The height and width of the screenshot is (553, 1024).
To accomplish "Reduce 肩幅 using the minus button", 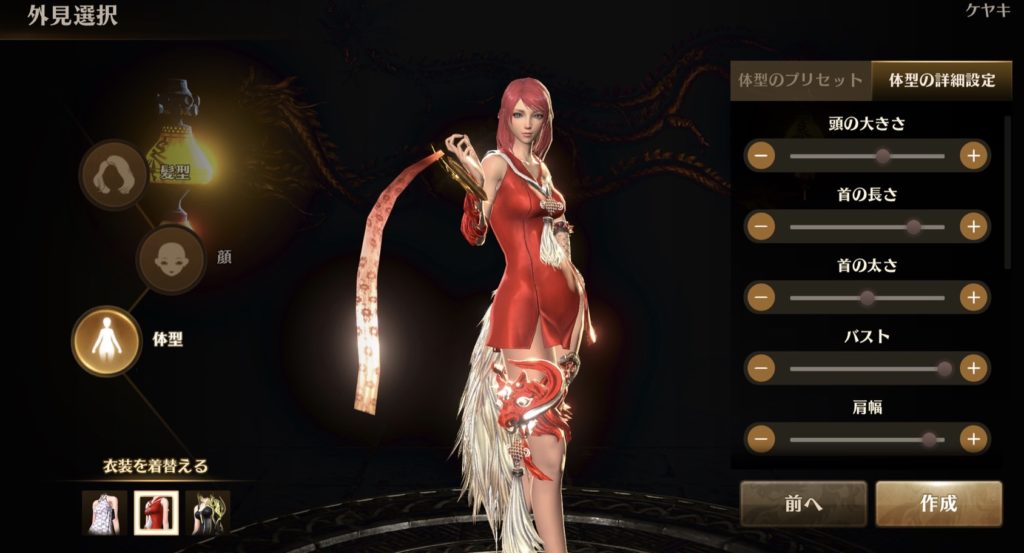I will (x=761, y=439).
